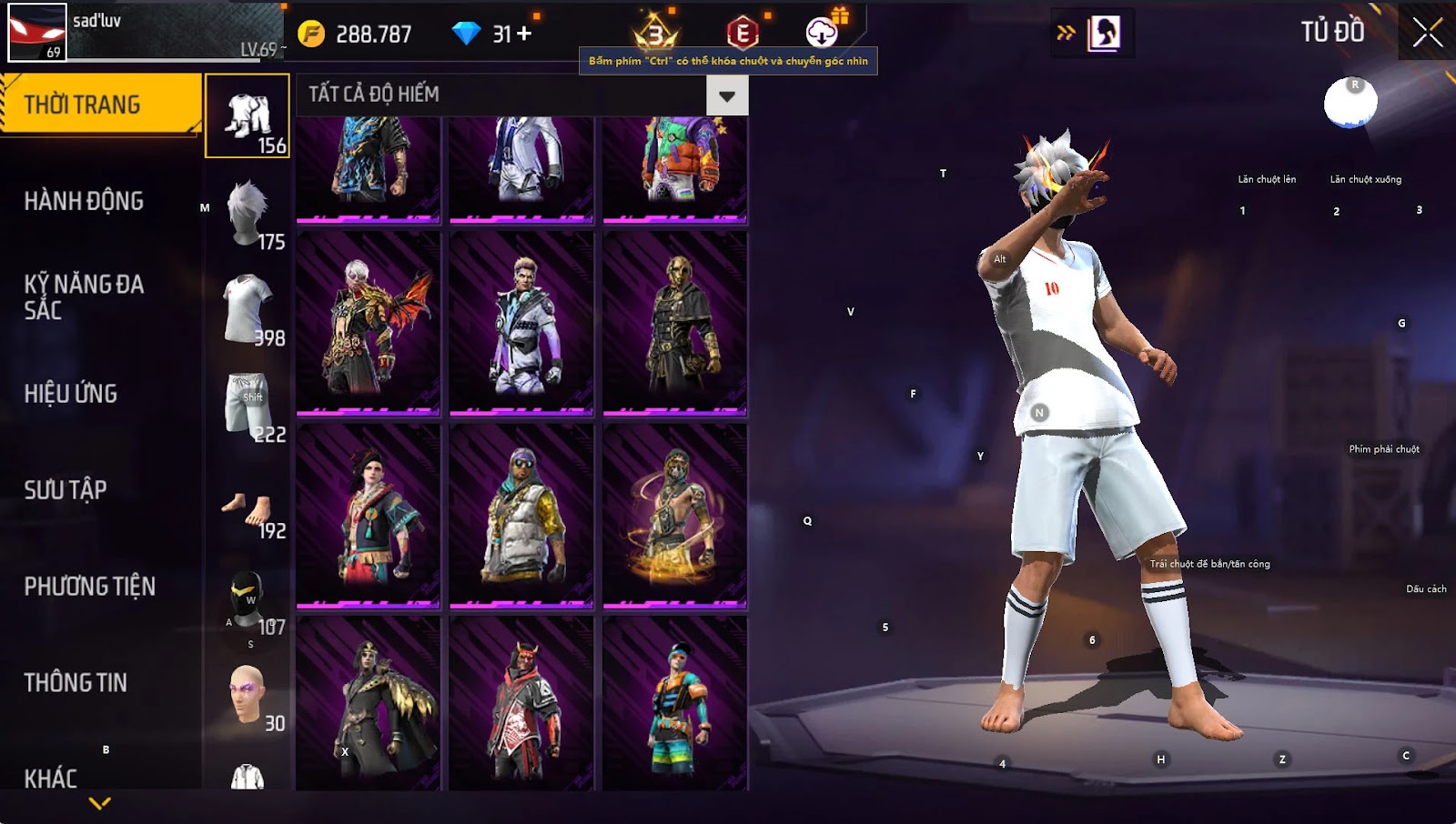Open the Tất Cả Độ Hiếm dropdown

726,95
